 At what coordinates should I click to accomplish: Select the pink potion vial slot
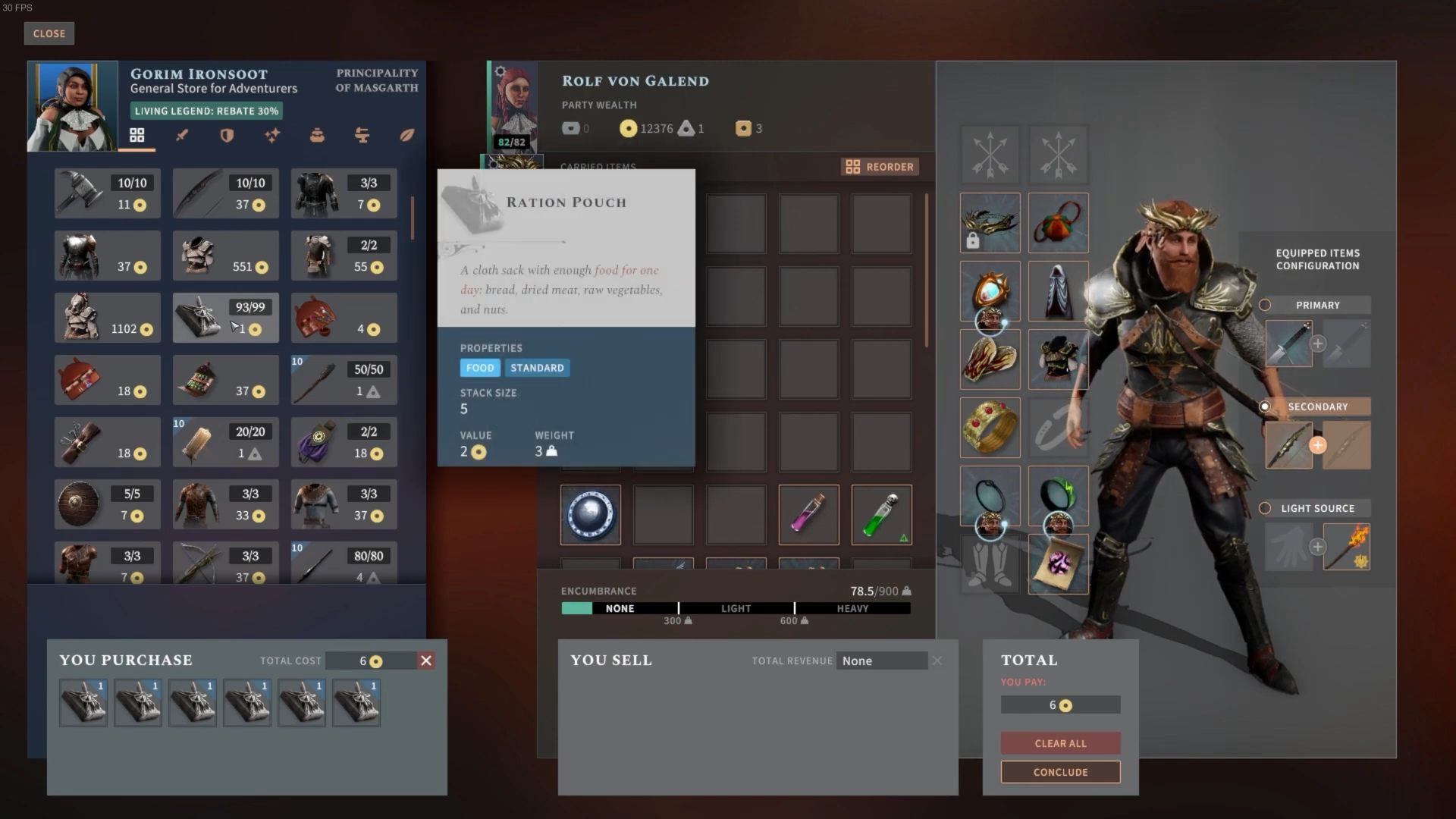[x=808, y=515]
